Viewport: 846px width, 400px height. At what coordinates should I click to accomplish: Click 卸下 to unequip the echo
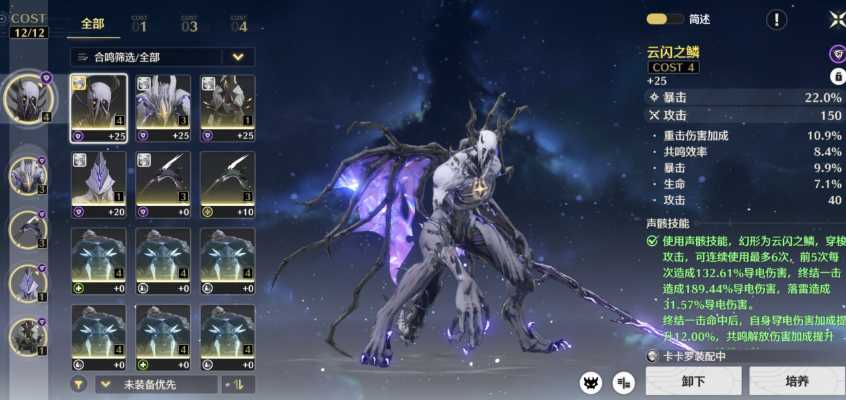(x=693, y=381)
